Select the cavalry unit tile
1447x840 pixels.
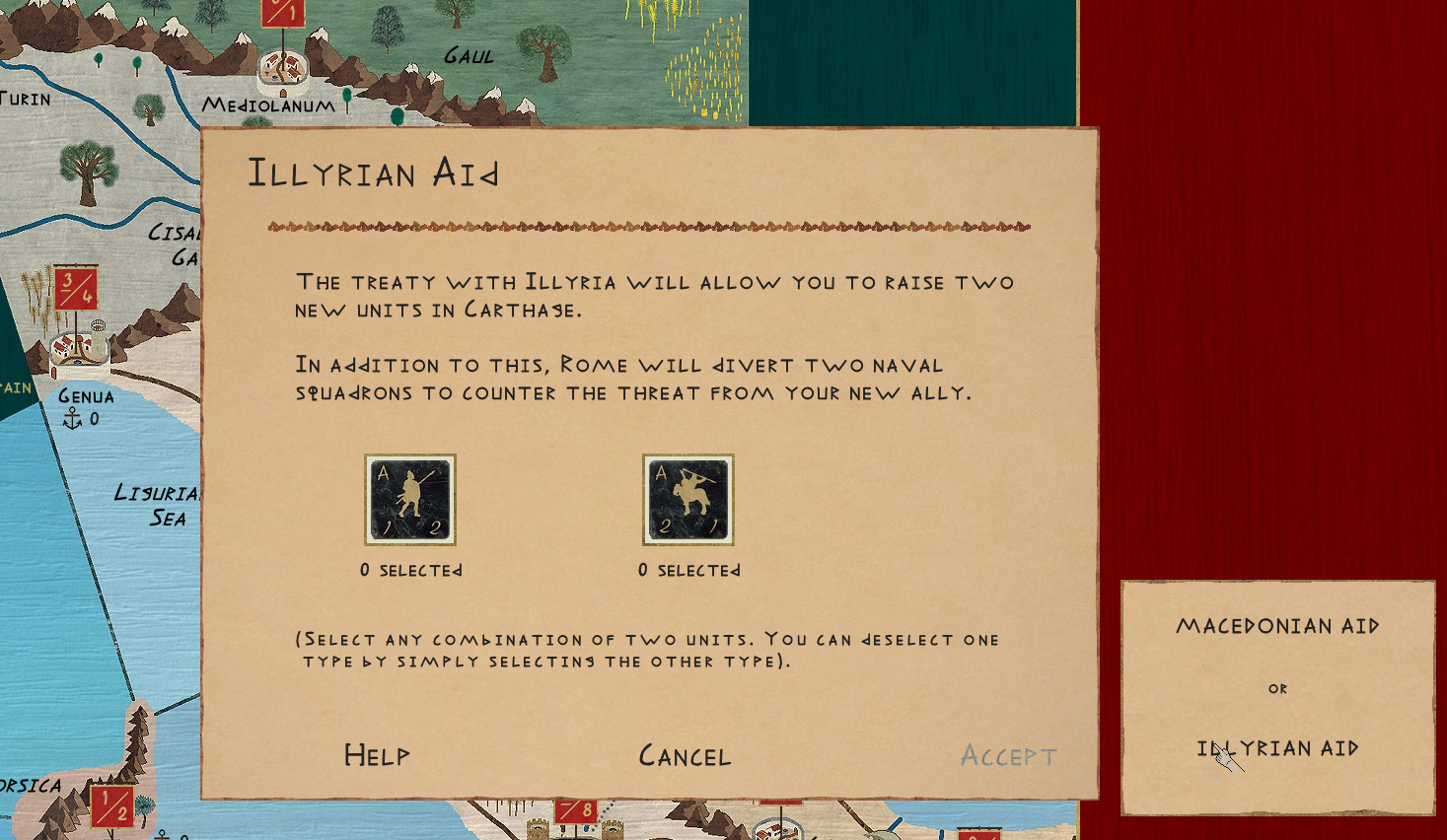pos(688,500)
